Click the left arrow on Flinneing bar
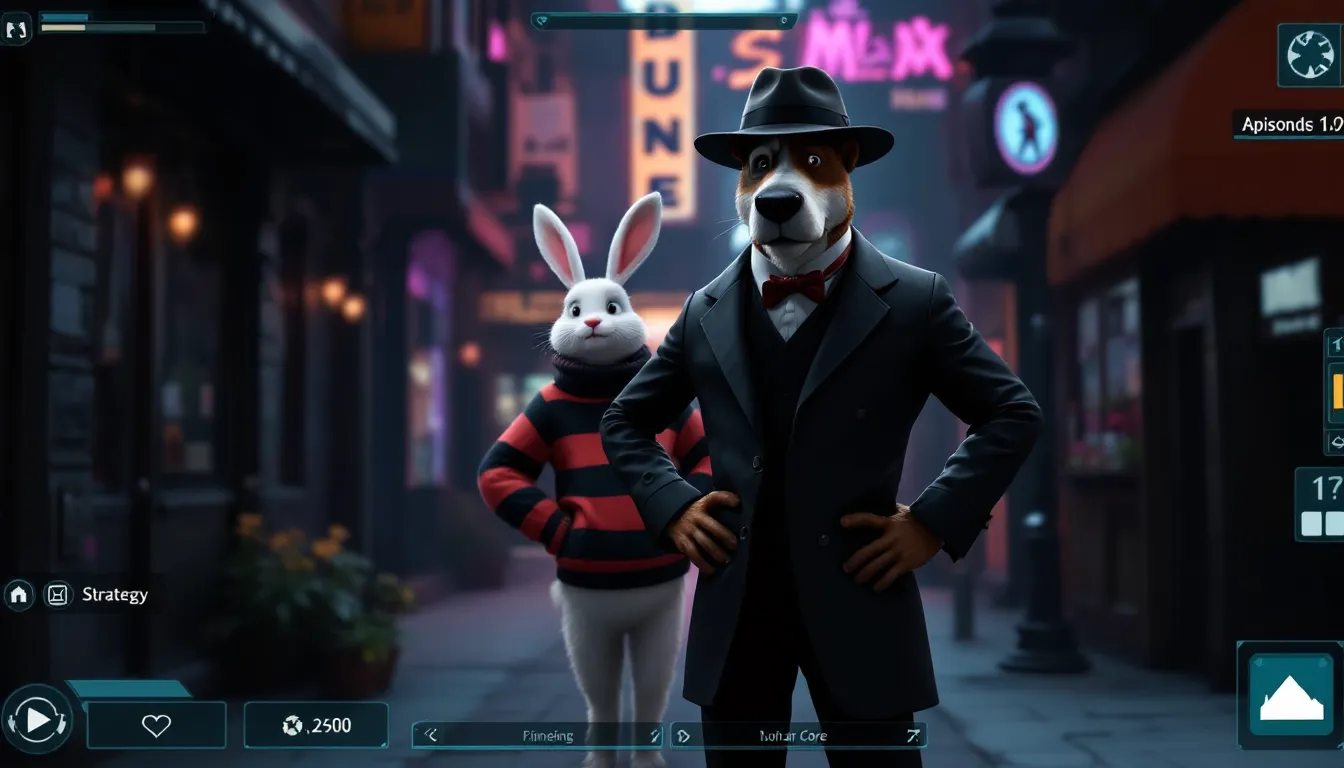Screen dimensions: 1344x768 (x=431, y=736)
